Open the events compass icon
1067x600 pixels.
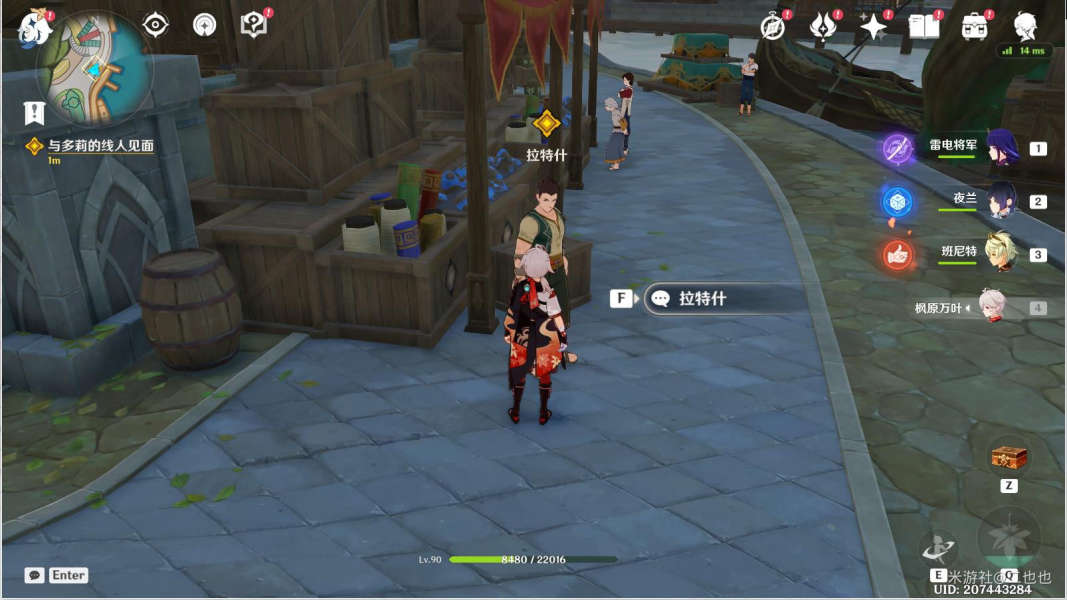pyautogui.click(x=772, y=26)
